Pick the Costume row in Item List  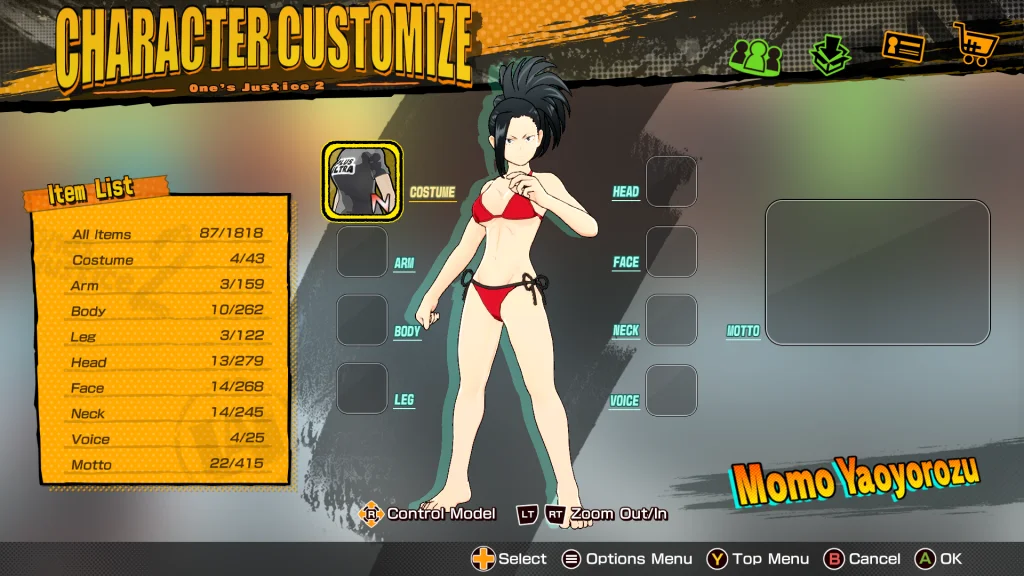pos(167,260)
